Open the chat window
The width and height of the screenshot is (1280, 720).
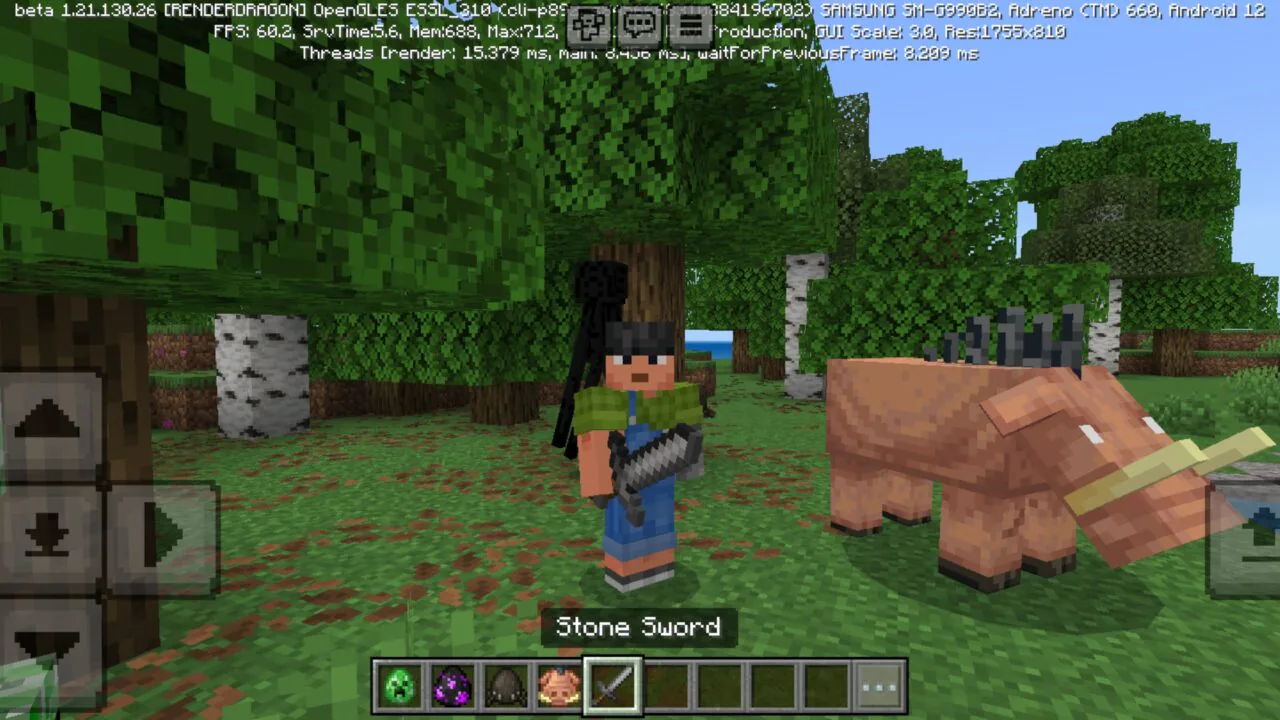coord(640,27)
